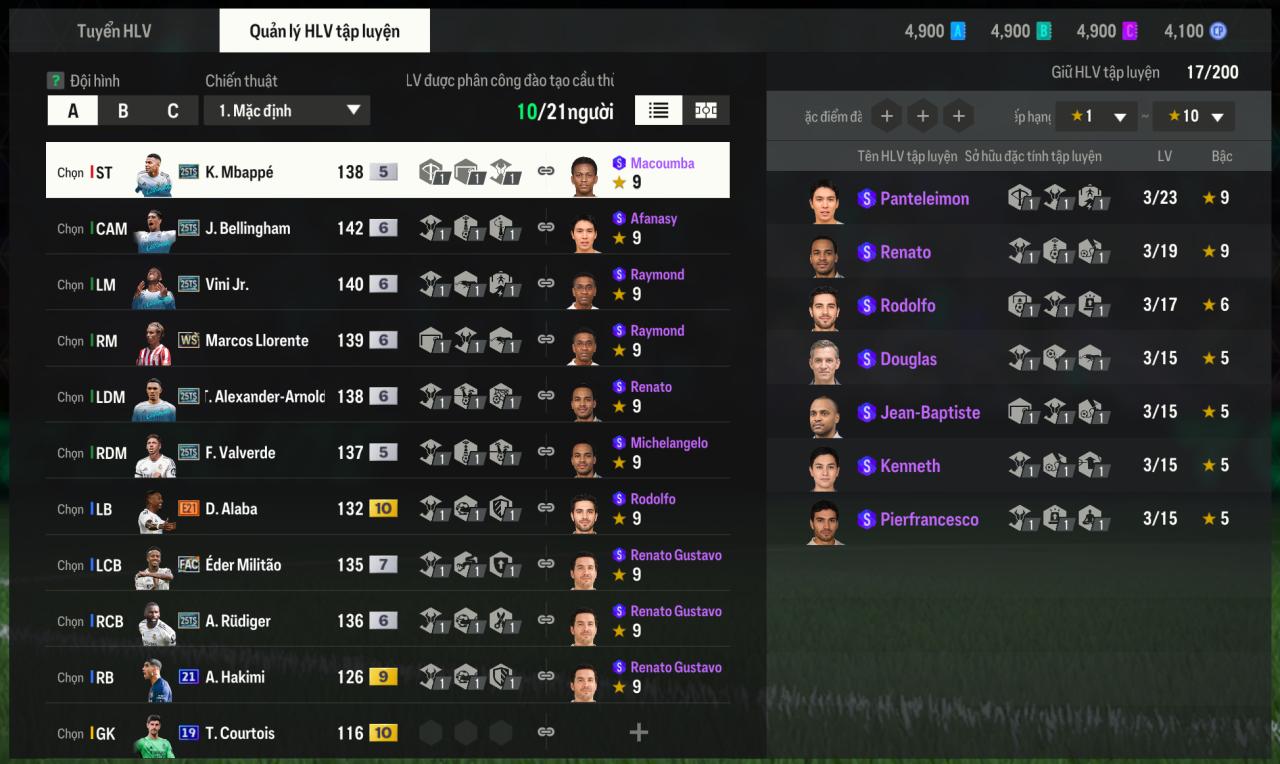Viewport: 1280px width, 764px height.
Task: Activate the list view toggle
Action: point(658,110)
